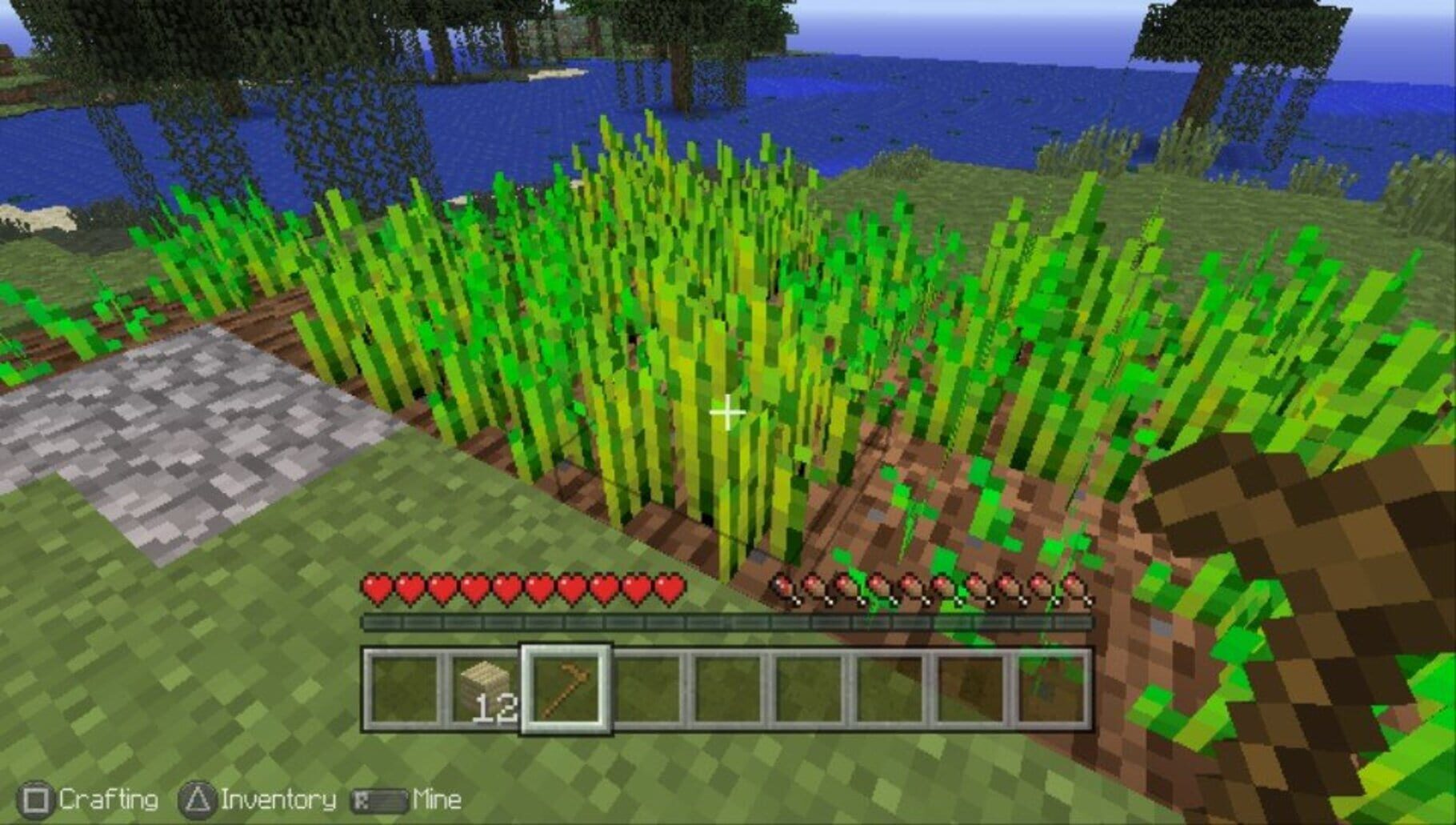Click the square button icon beside Crafting
The height and width of the screenshot is (825, 1456).
coord(36,798)
